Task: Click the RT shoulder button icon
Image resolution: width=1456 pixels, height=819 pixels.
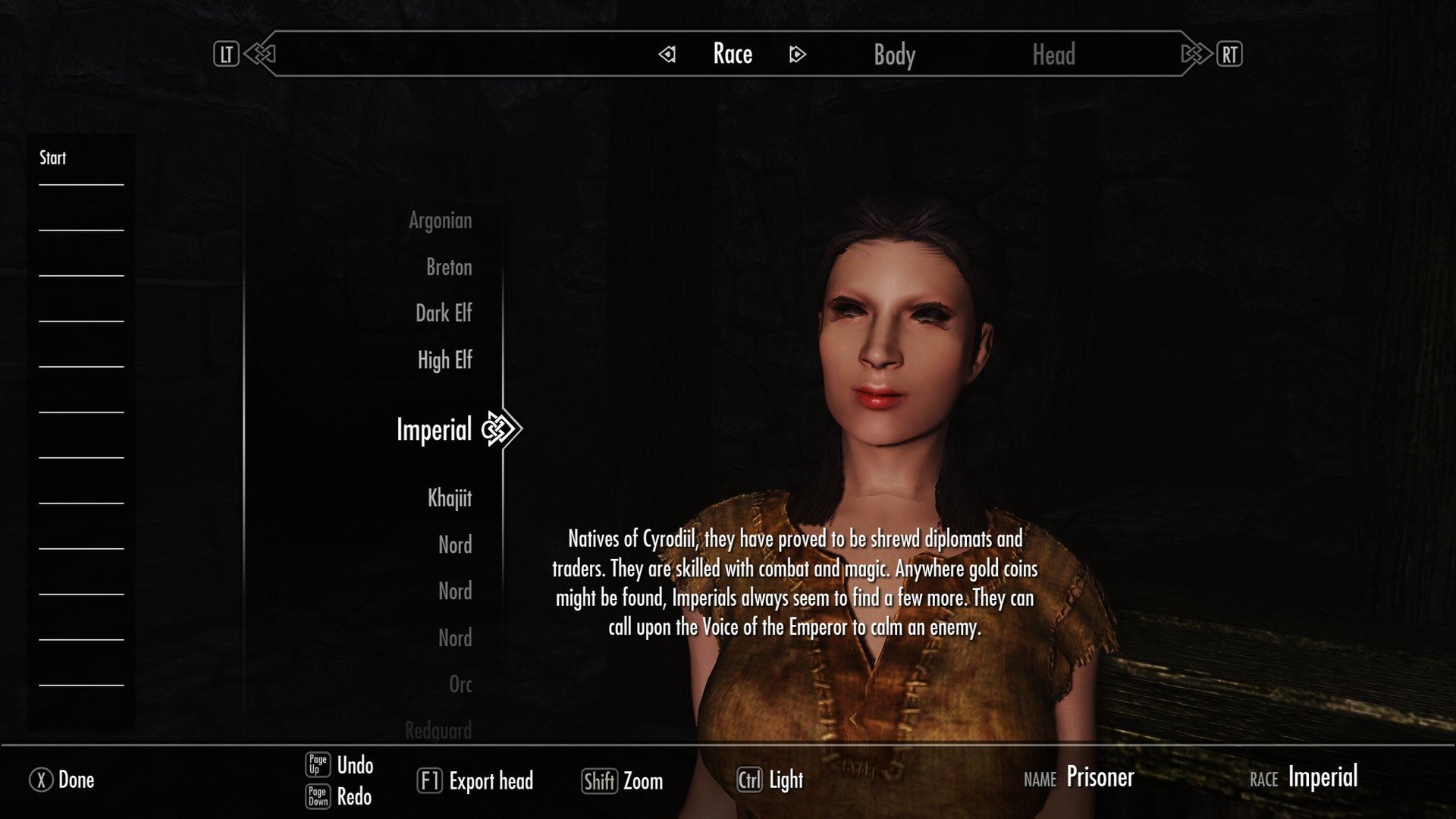Action: (x=1230, y=54)
